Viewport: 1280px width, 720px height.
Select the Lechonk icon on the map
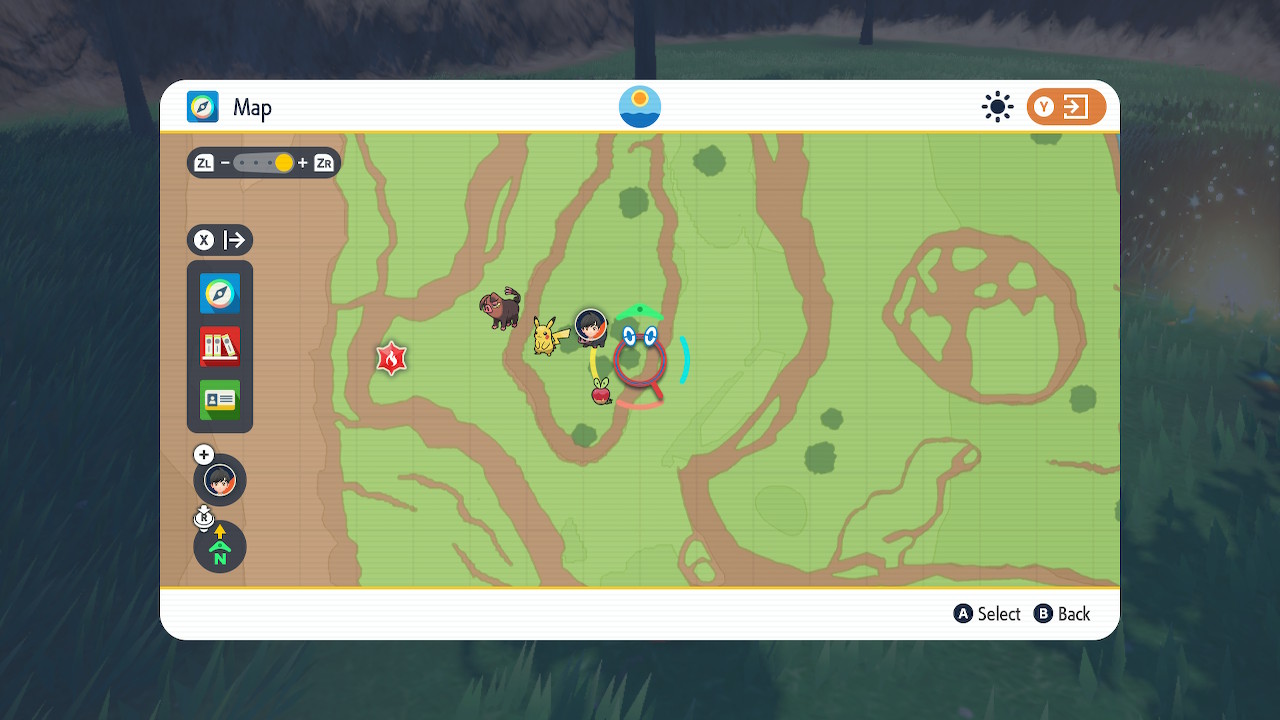(500, 308)
